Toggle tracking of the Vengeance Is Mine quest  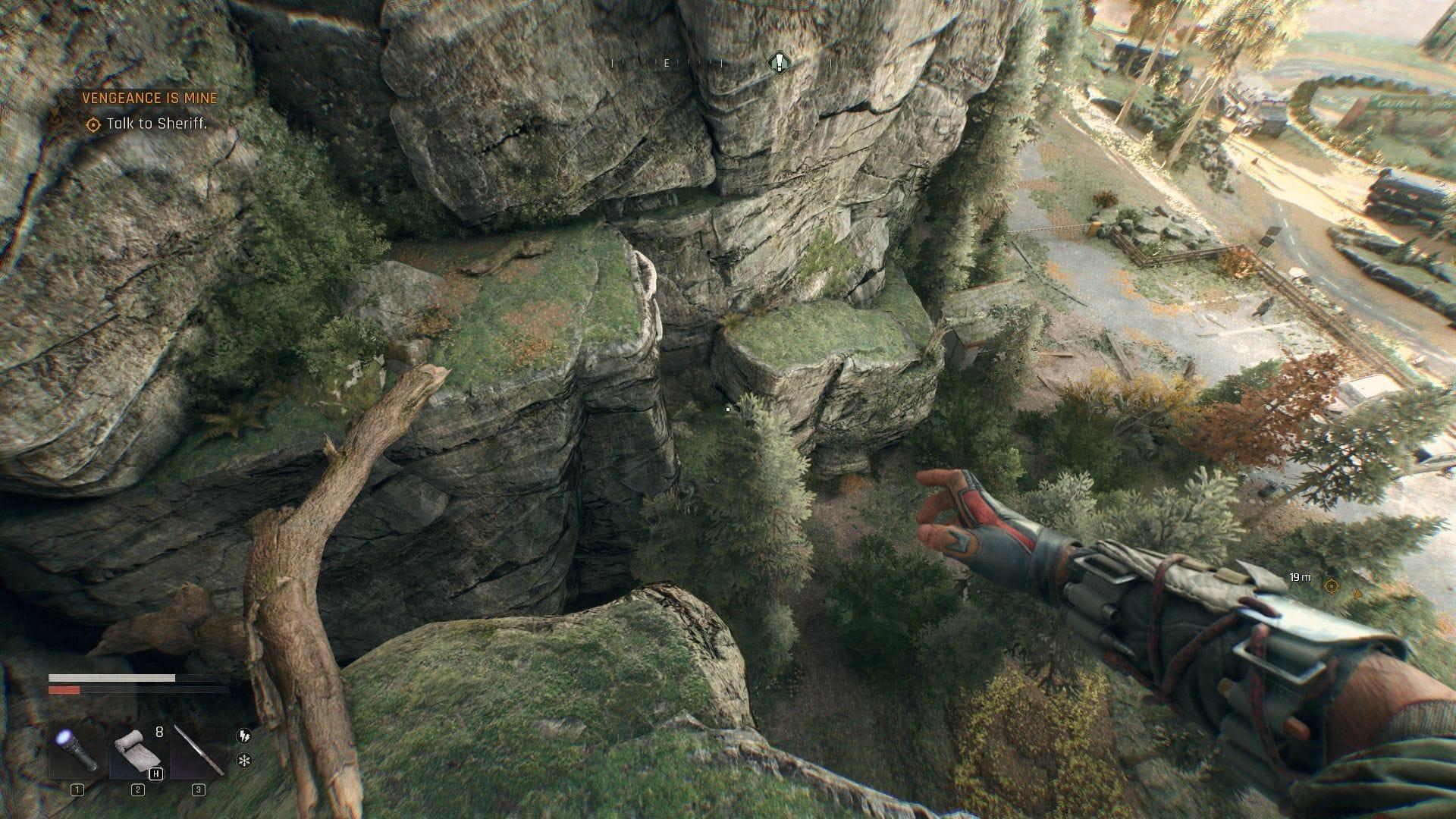click(149, 98)
